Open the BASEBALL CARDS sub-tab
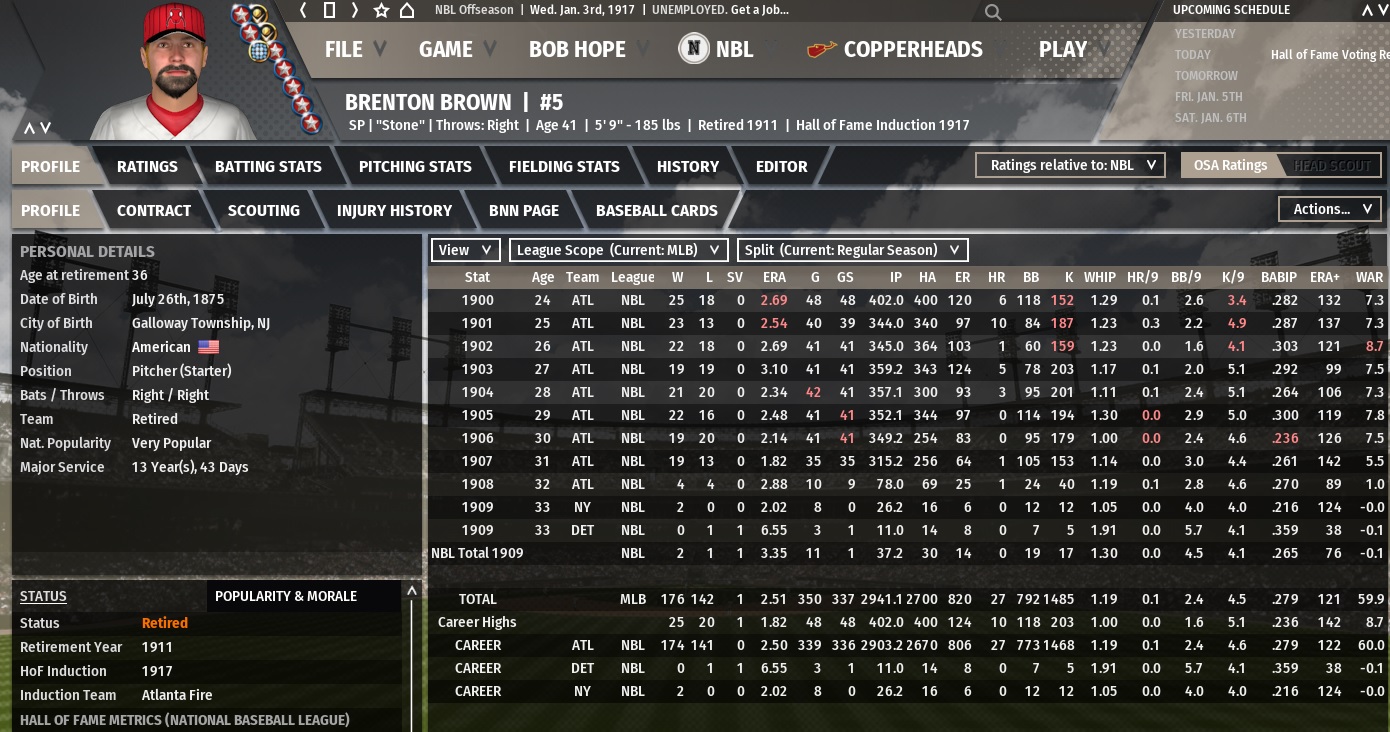 (x=656, y=211)
